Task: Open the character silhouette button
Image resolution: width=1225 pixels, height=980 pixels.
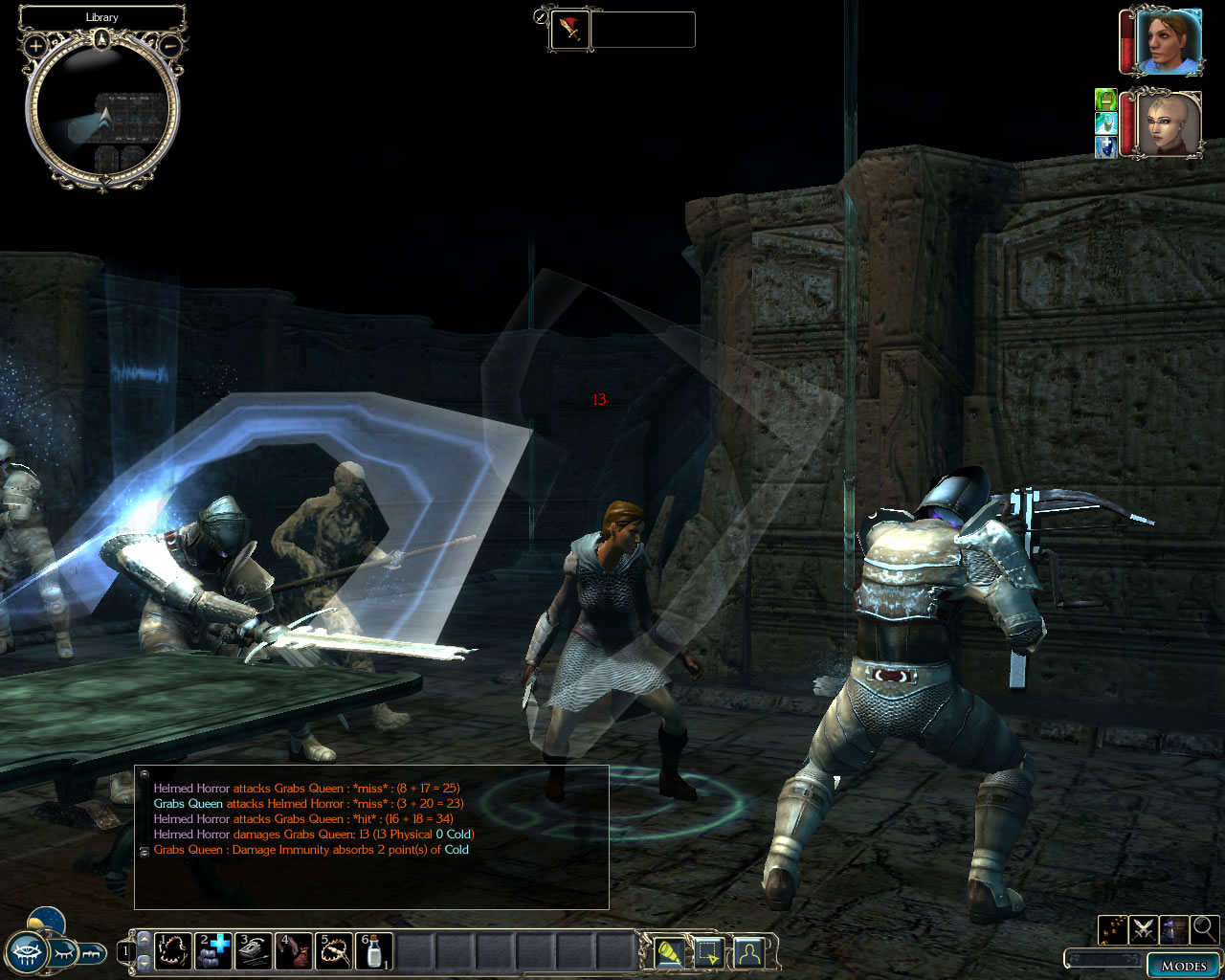Action: (747, 952)
